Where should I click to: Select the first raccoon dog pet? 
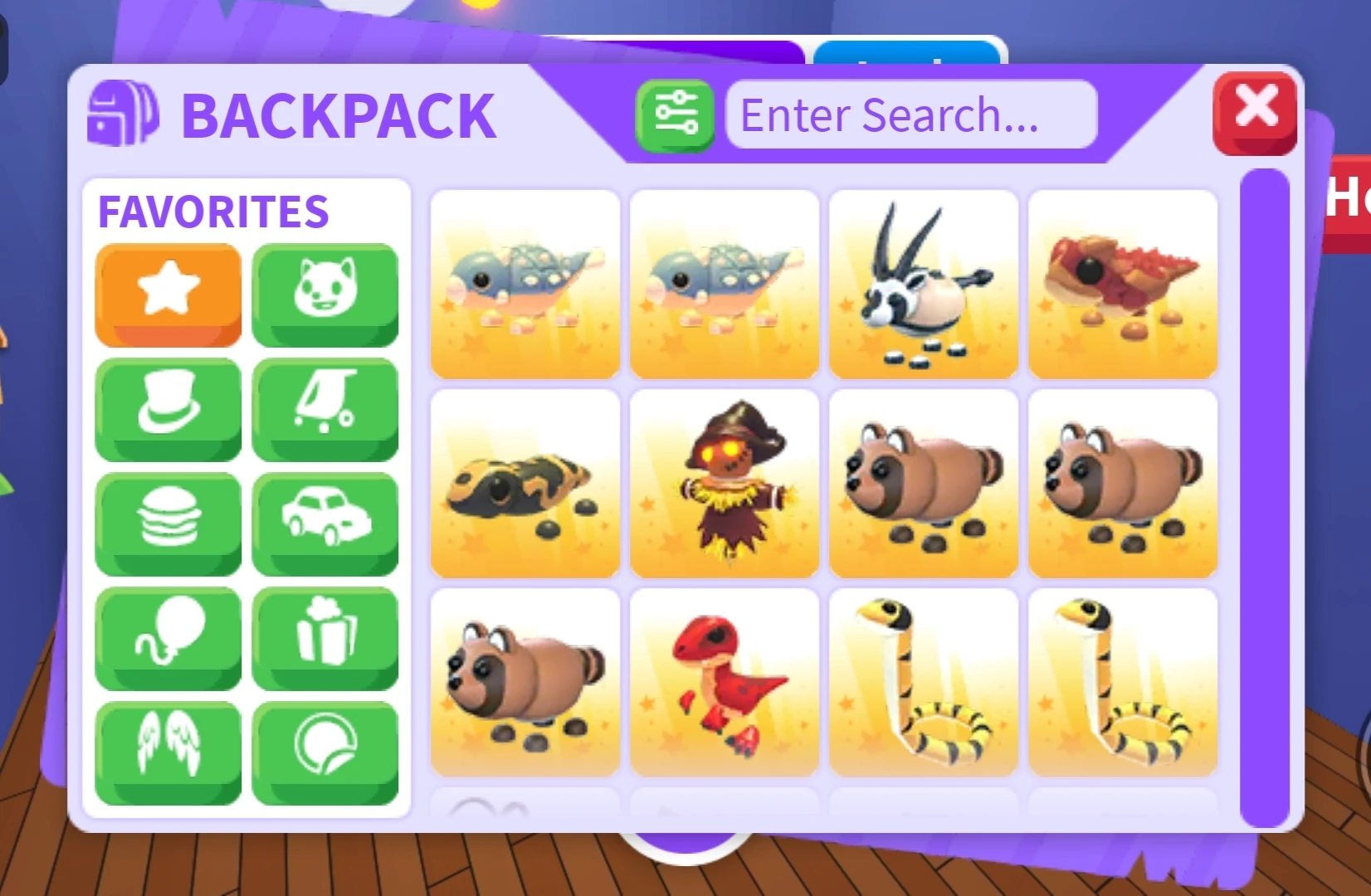[x=924, y=485]
